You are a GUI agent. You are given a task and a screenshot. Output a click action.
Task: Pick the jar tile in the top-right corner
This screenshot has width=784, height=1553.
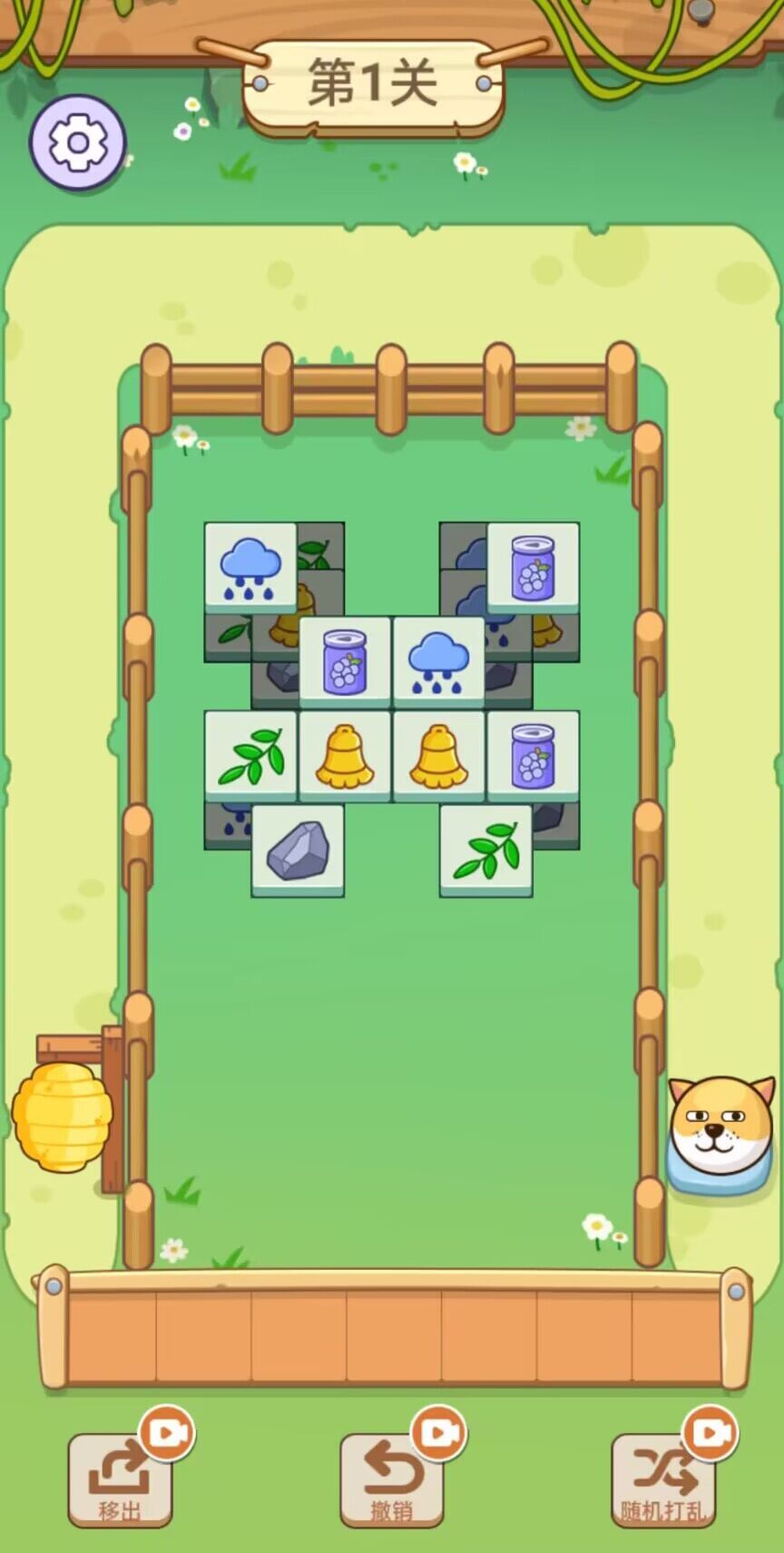coord(534,567)
